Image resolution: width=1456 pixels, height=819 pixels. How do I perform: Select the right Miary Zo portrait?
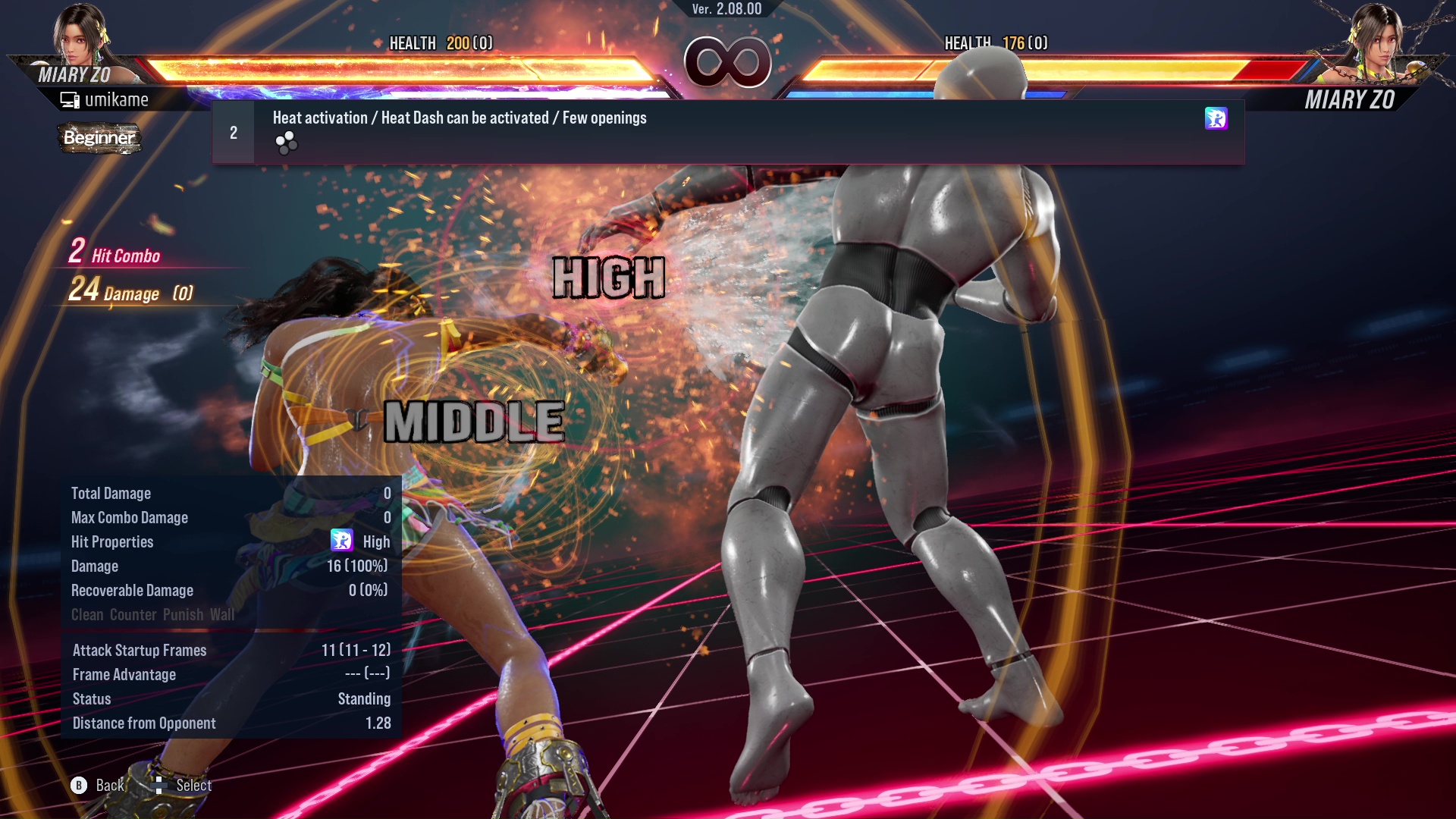(x=1376, y=38)
